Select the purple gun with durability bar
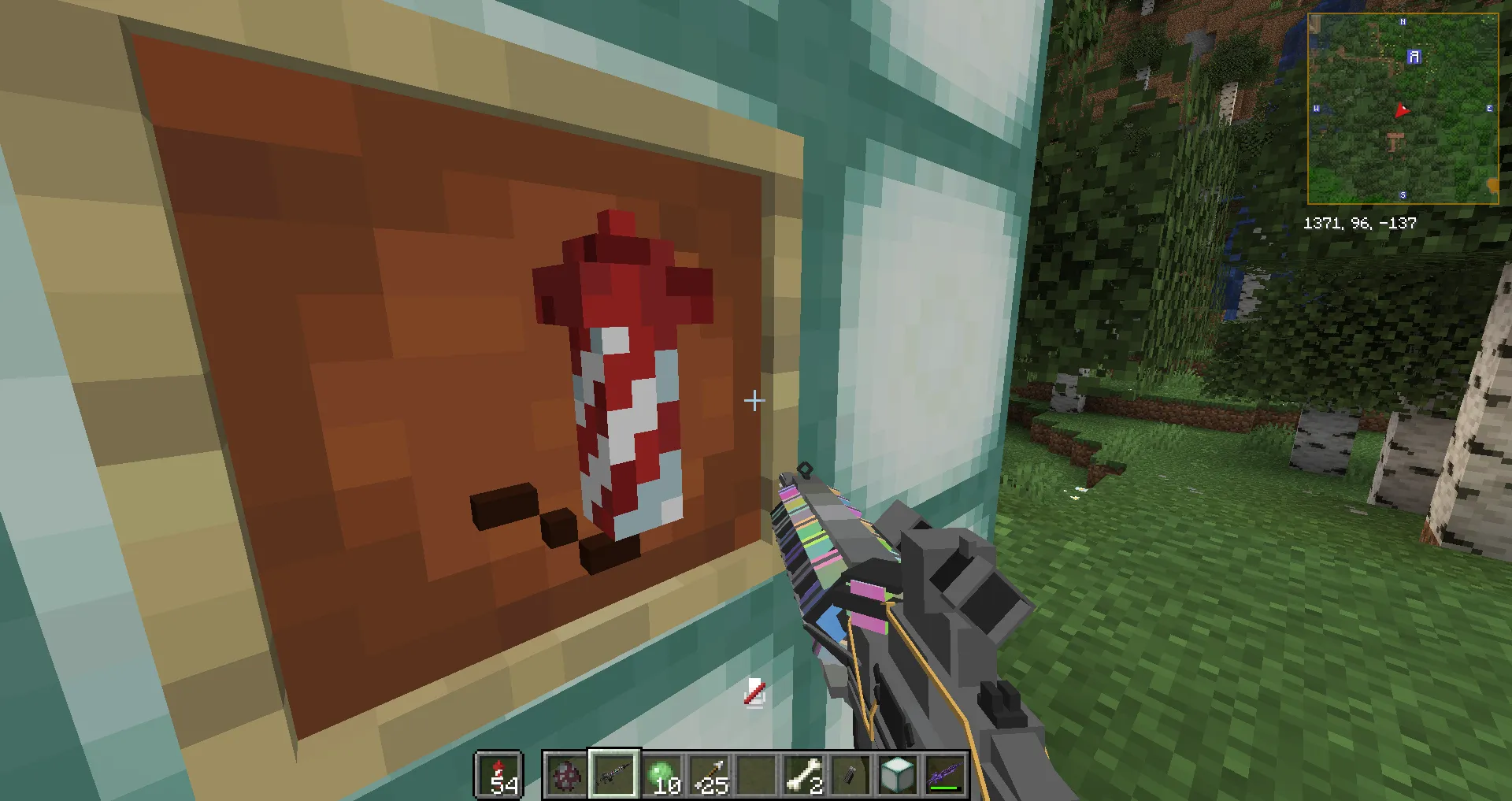 coord(945,772)
